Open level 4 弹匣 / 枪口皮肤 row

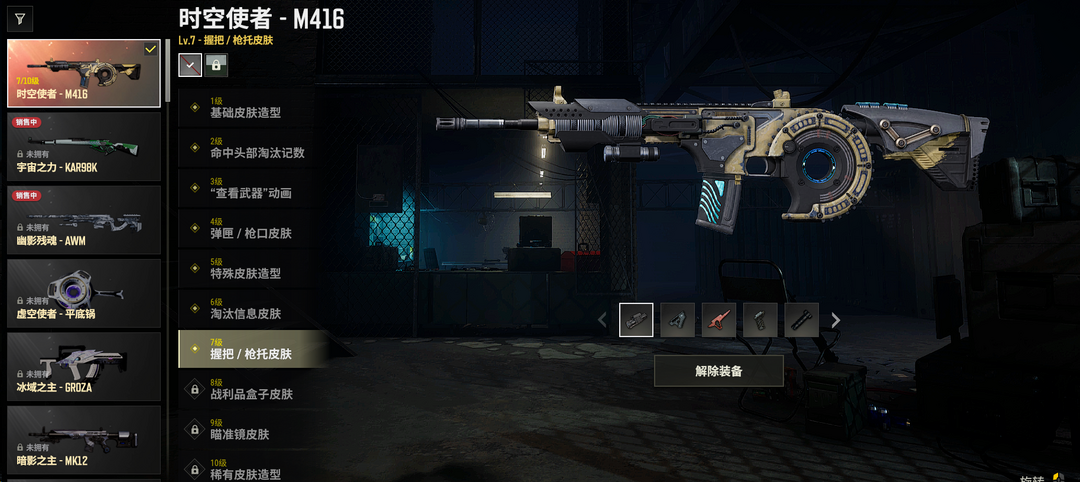point(253,228)
